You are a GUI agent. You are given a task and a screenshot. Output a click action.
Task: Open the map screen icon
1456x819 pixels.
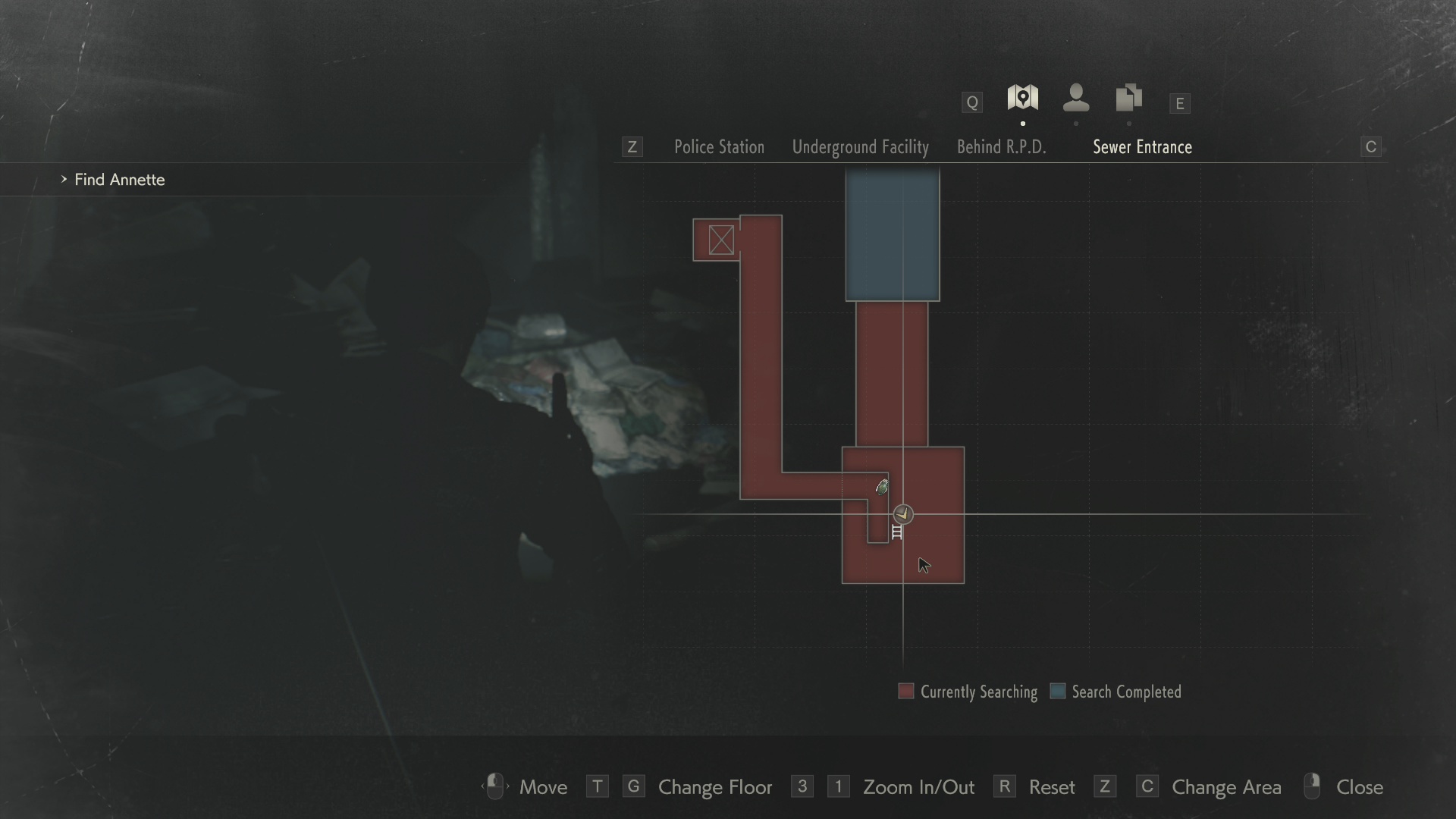click(1022, 99)
